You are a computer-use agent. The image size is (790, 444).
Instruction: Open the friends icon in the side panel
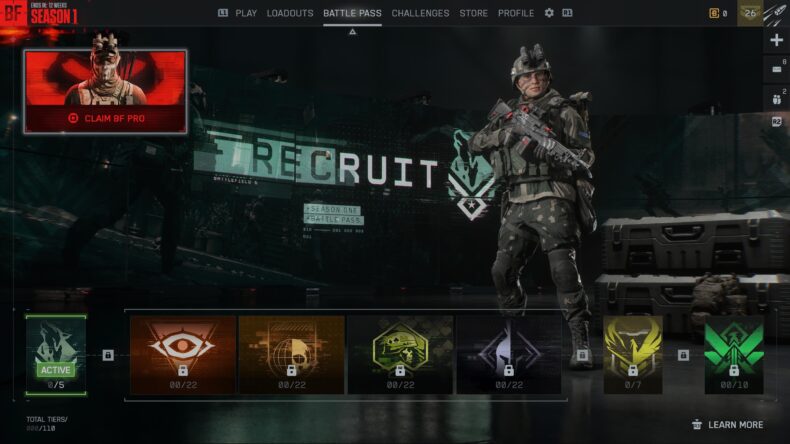[x=777, y=98]
